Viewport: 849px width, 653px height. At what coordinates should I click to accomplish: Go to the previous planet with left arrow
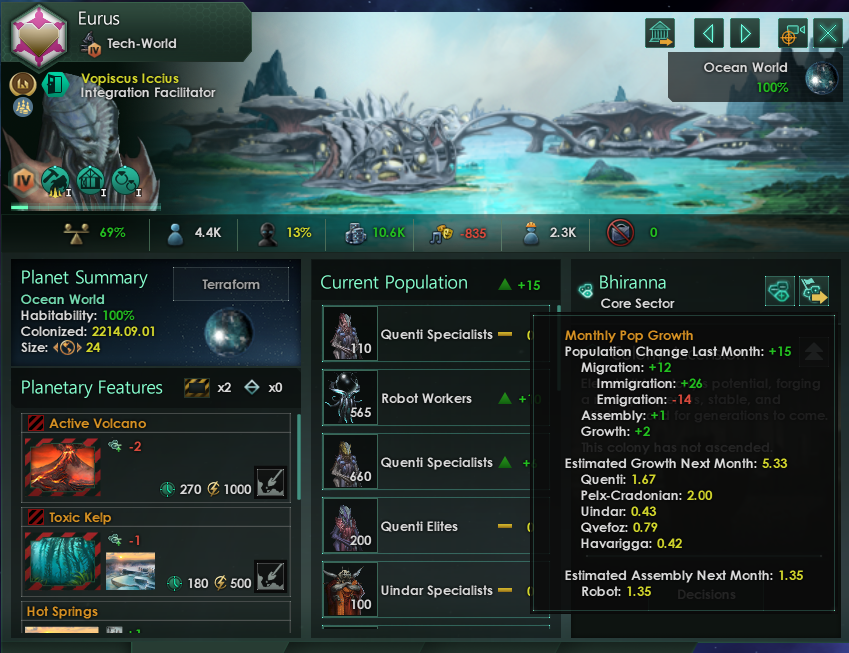pos(709,33)
